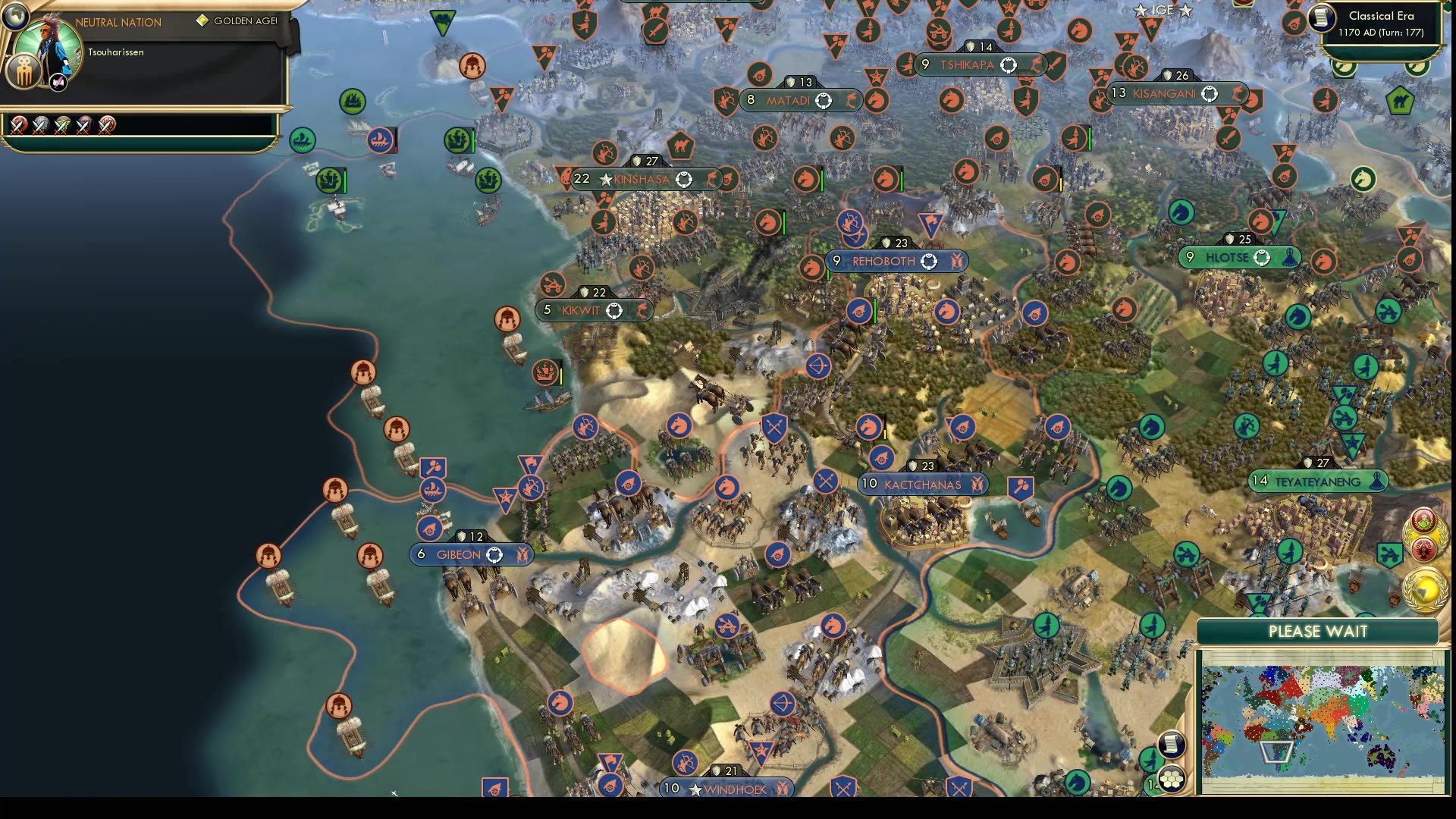The image size is (1456, 819).
Task: Open strategic view with the globe icon
Action: (15, 16)
